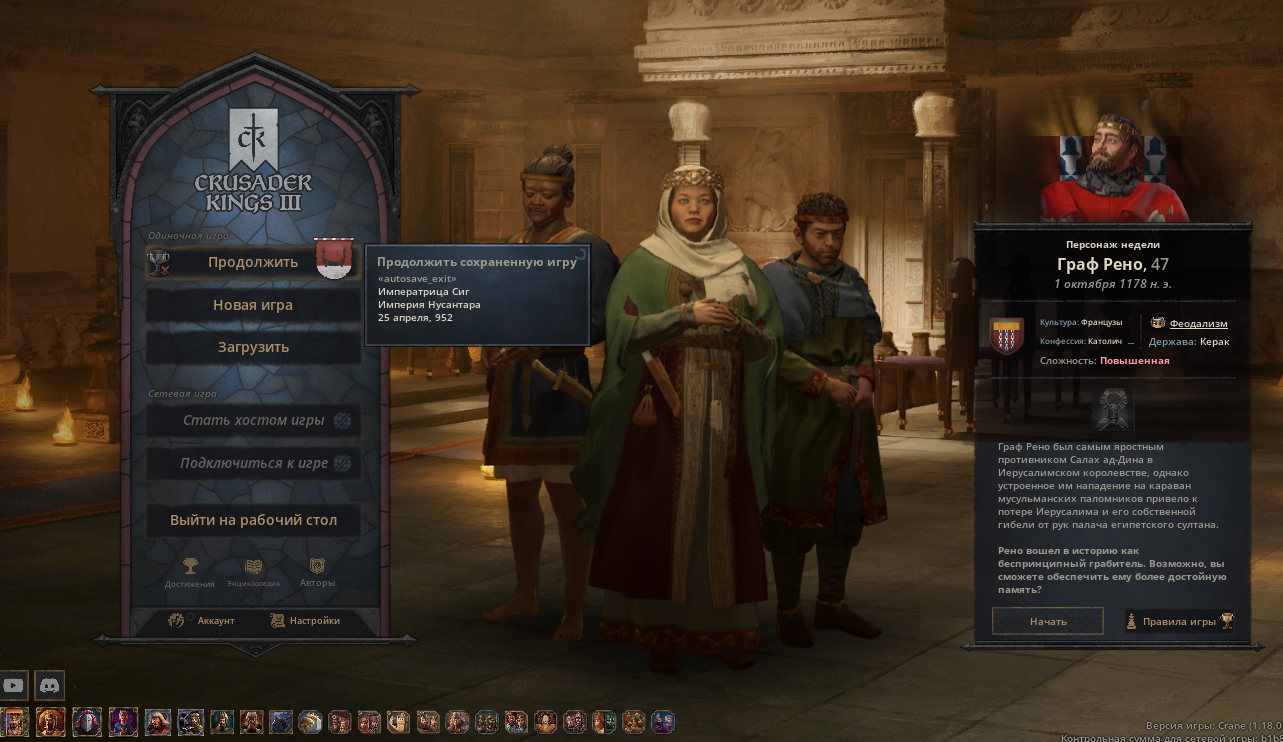Select Стать хостом игры

[253, 420]
